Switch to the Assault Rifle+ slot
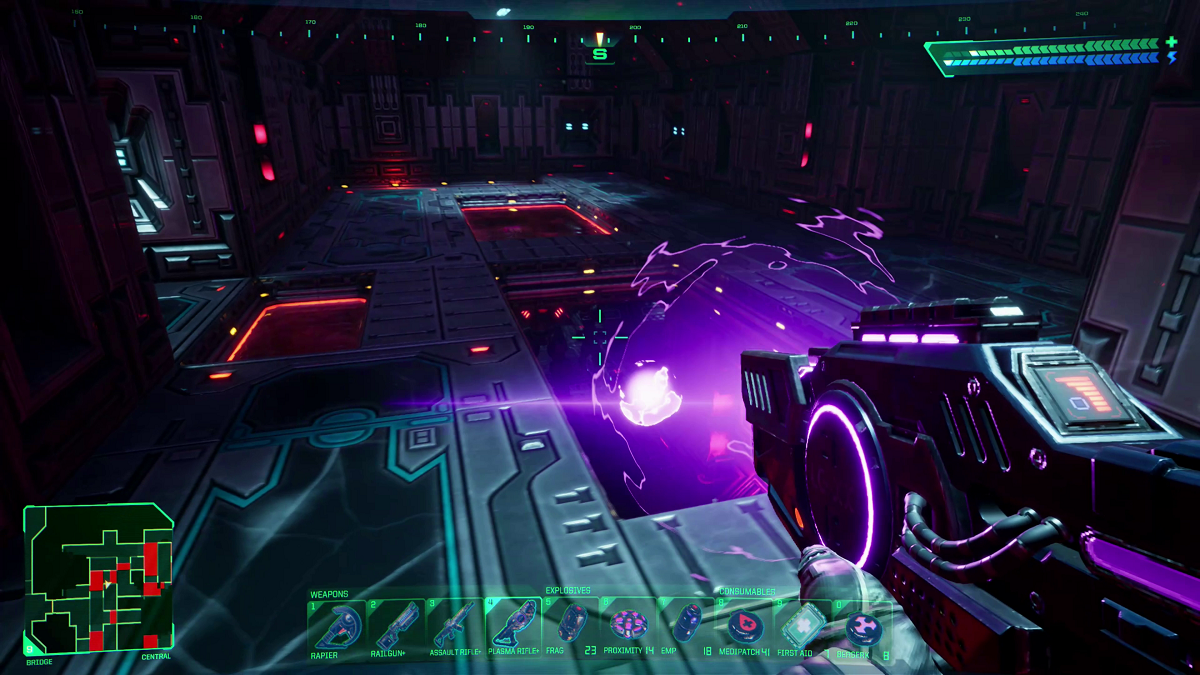 coord(455,626)
